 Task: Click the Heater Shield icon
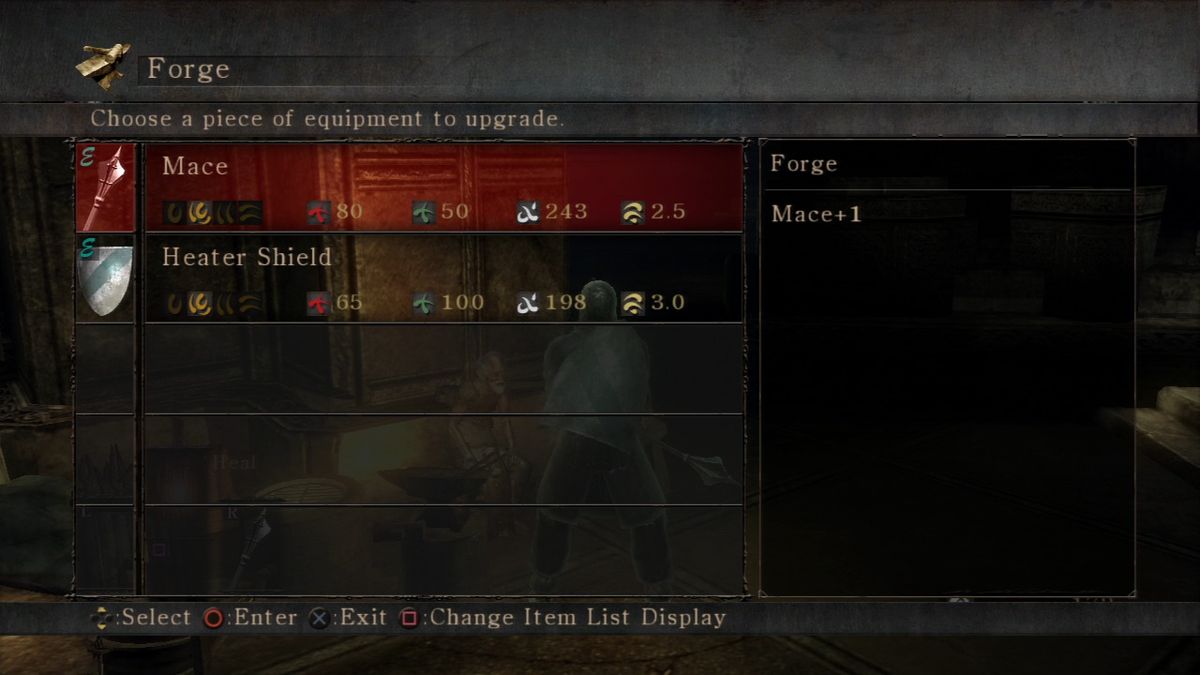point(105,279)
